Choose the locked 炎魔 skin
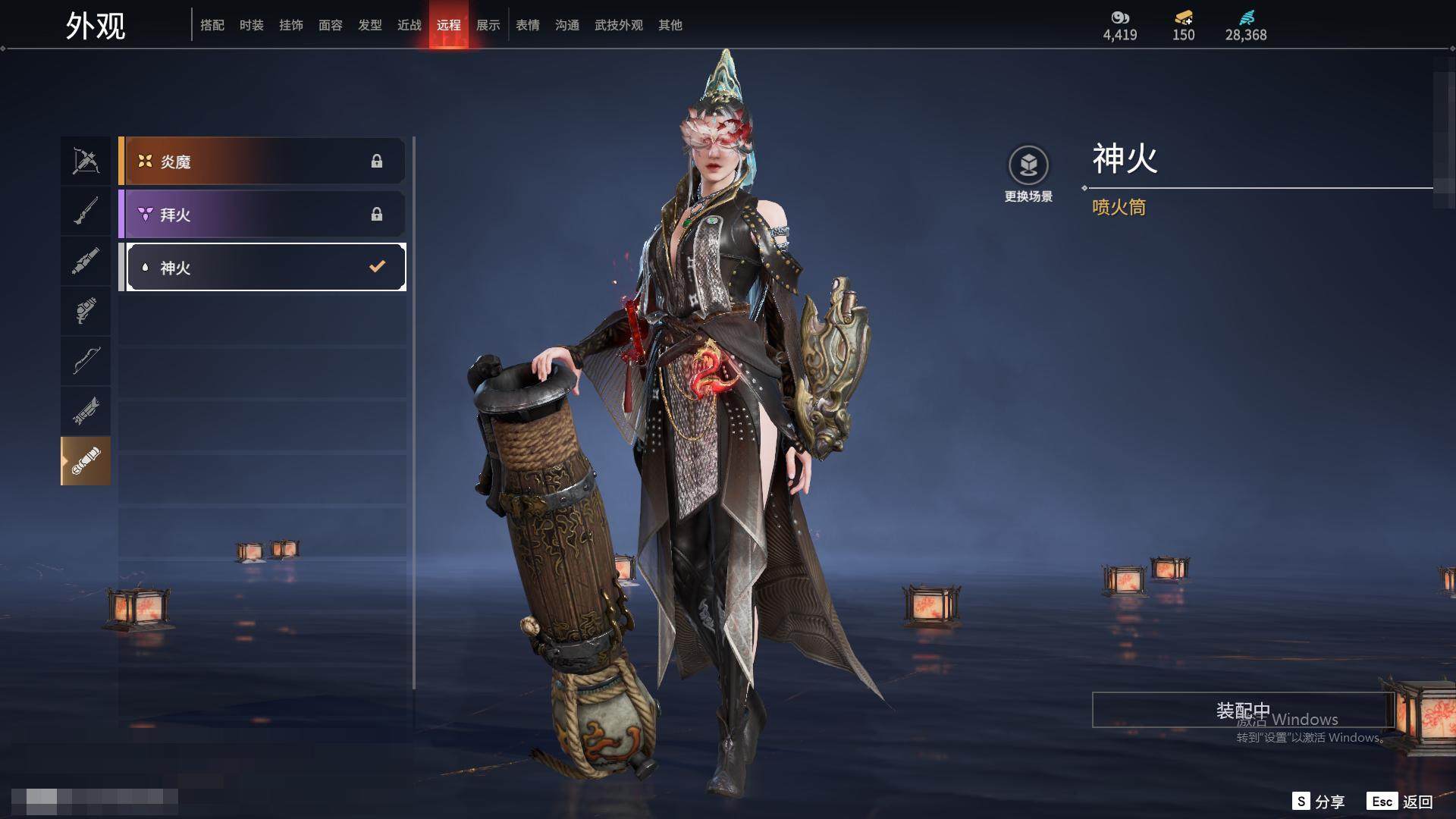This screenshot has width=1456, height=819. click(x=262, y=161)
